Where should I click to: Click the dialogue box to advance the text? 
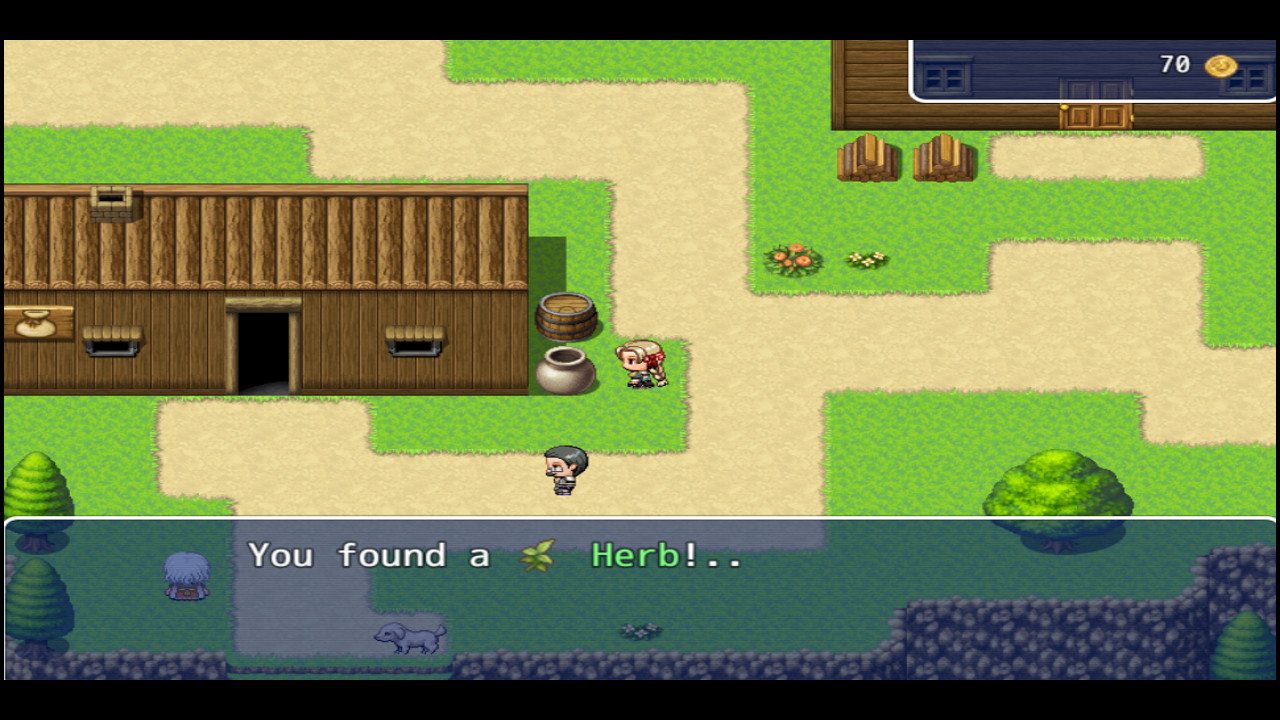pyautogui.click(x=640, y=600)
